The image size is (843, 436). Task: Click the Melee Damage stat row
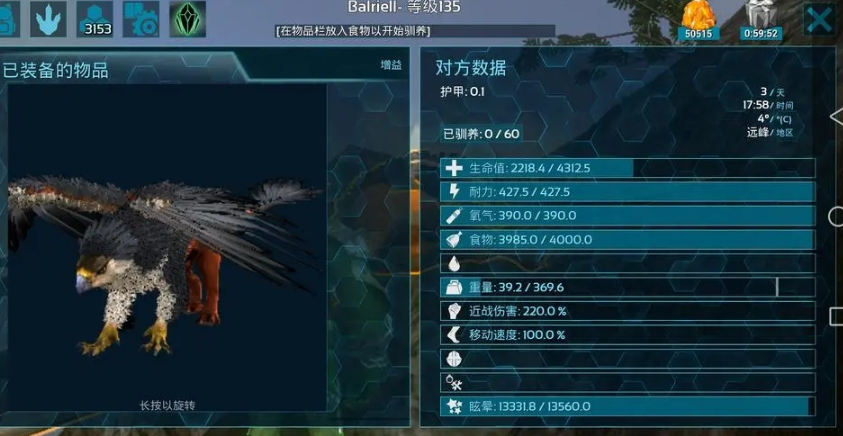pos(627,311)
